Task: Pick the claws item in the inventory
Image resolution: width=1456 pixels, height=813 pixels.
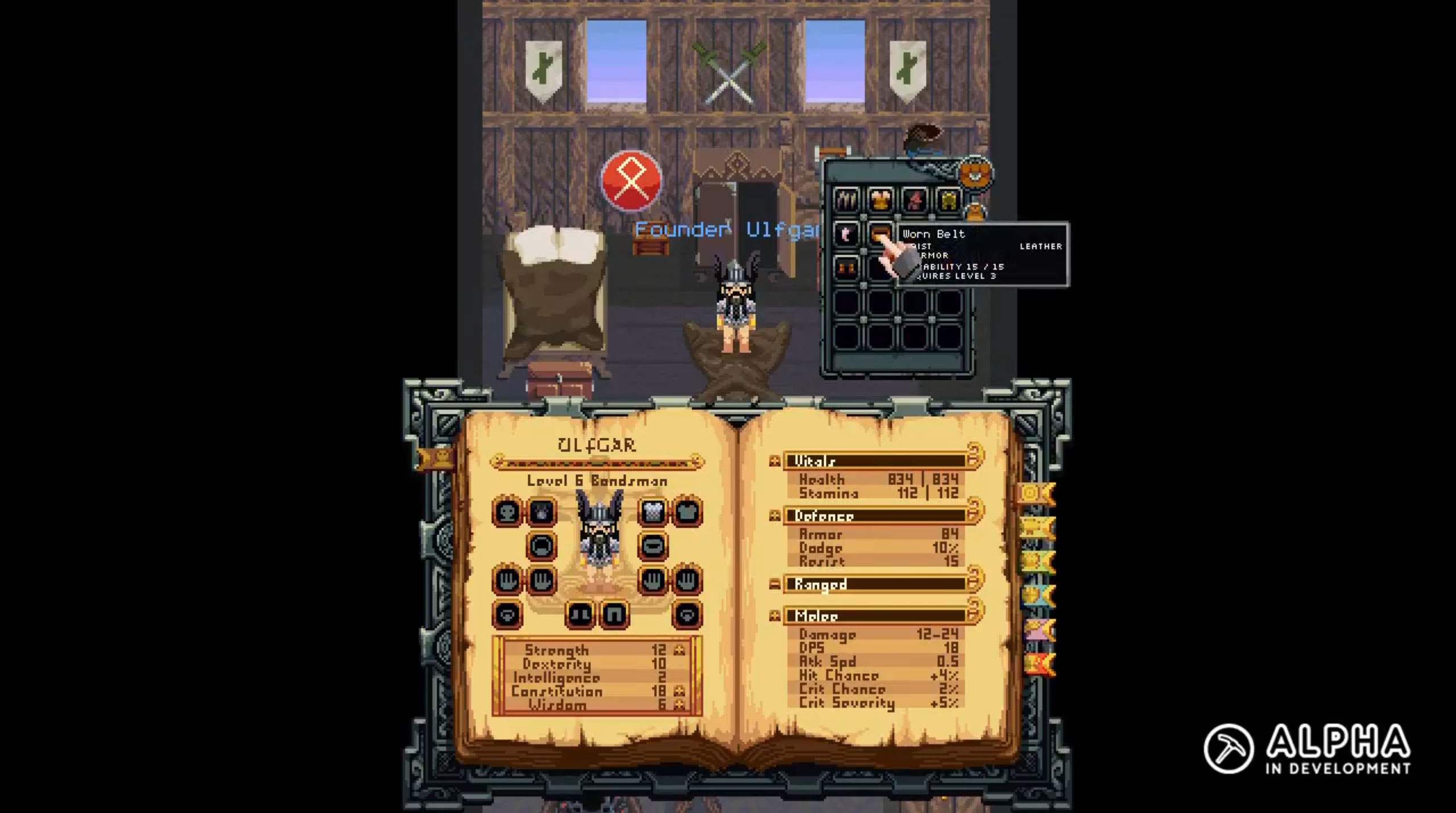Action: tap(846, 200)
